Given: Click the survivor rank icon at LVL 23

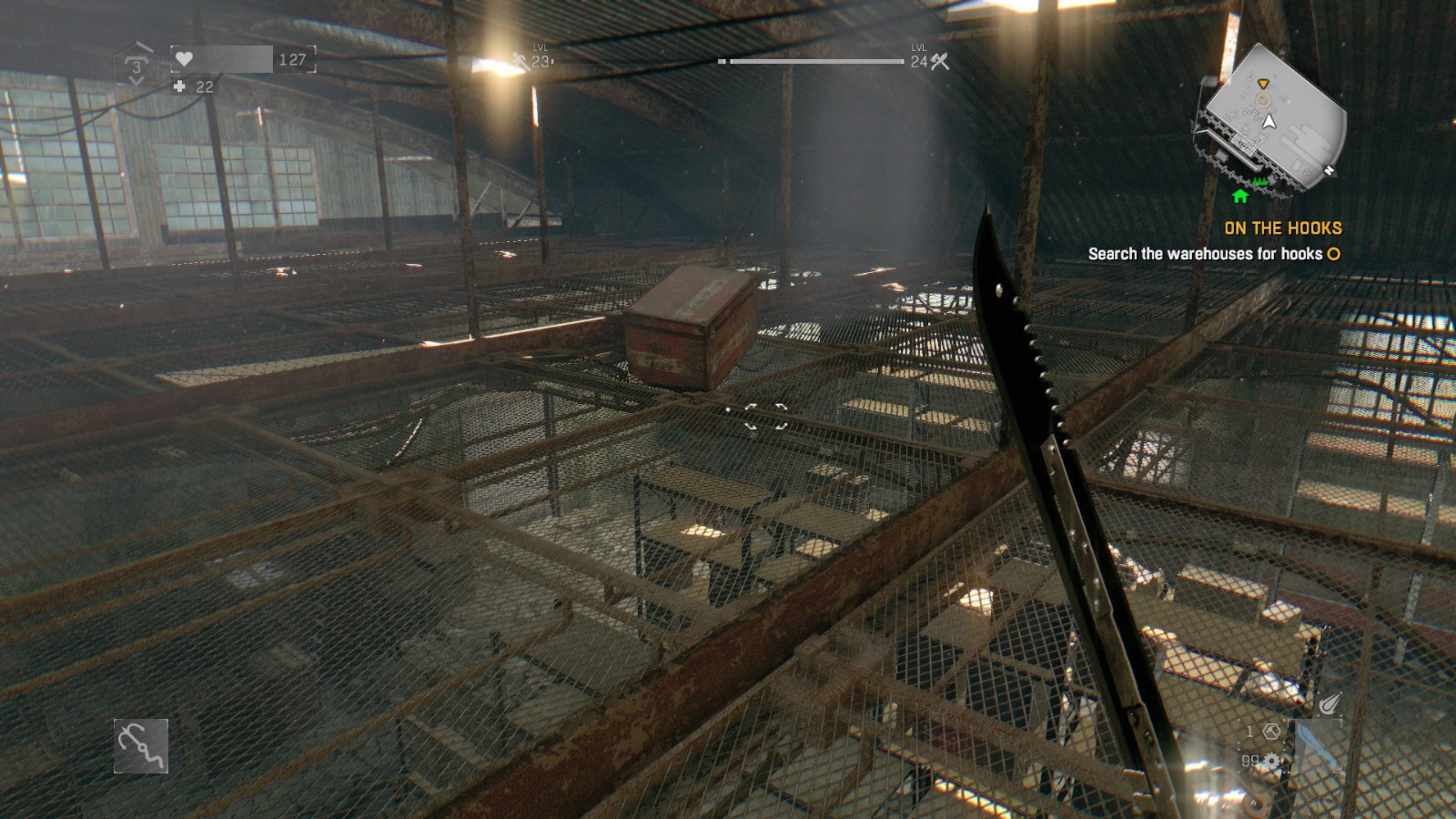Looking at the screenshot, I should pyautogui.click(x=517, y=61).
